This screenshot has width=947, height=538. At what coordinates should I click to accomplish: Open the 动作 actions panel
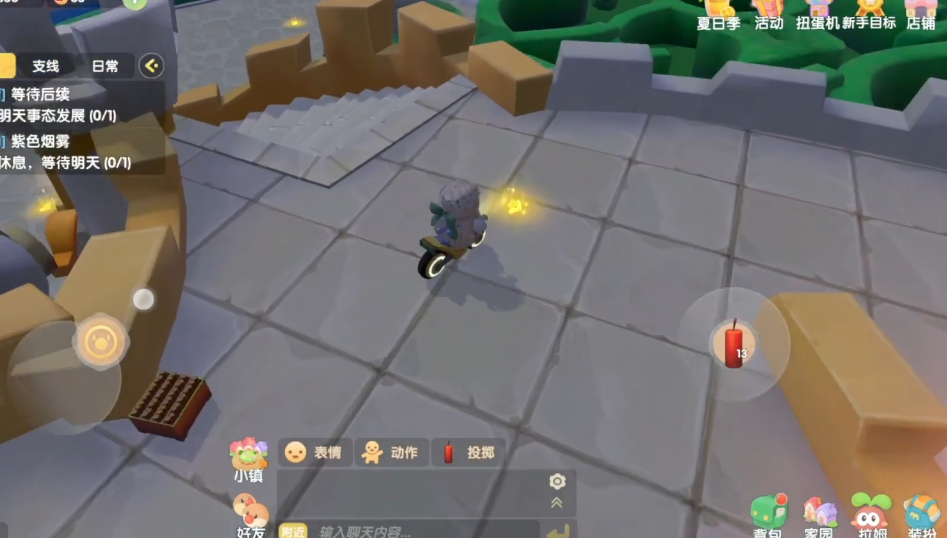pyautogui.click(x=390, y=452)
